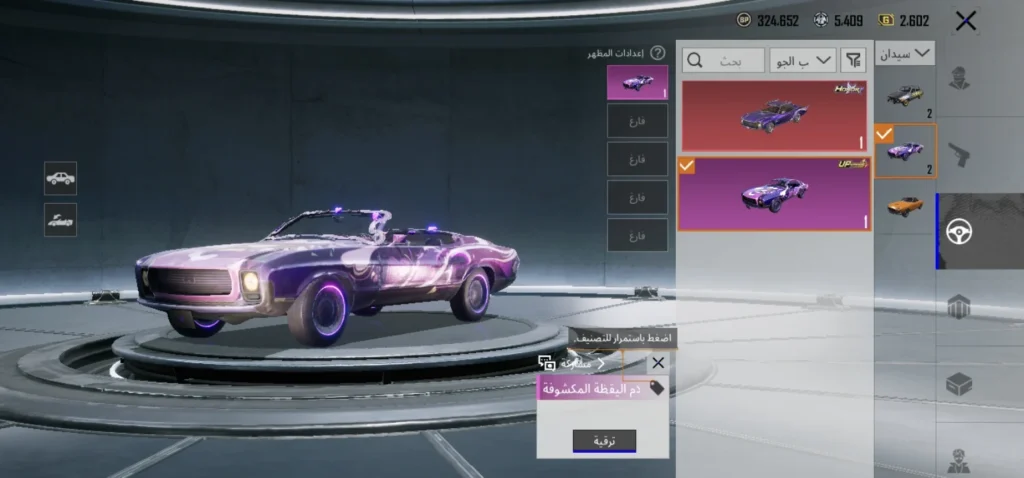Open the crate box category tab
This screenshot has width=1024, height=478.
coord(960,384)
